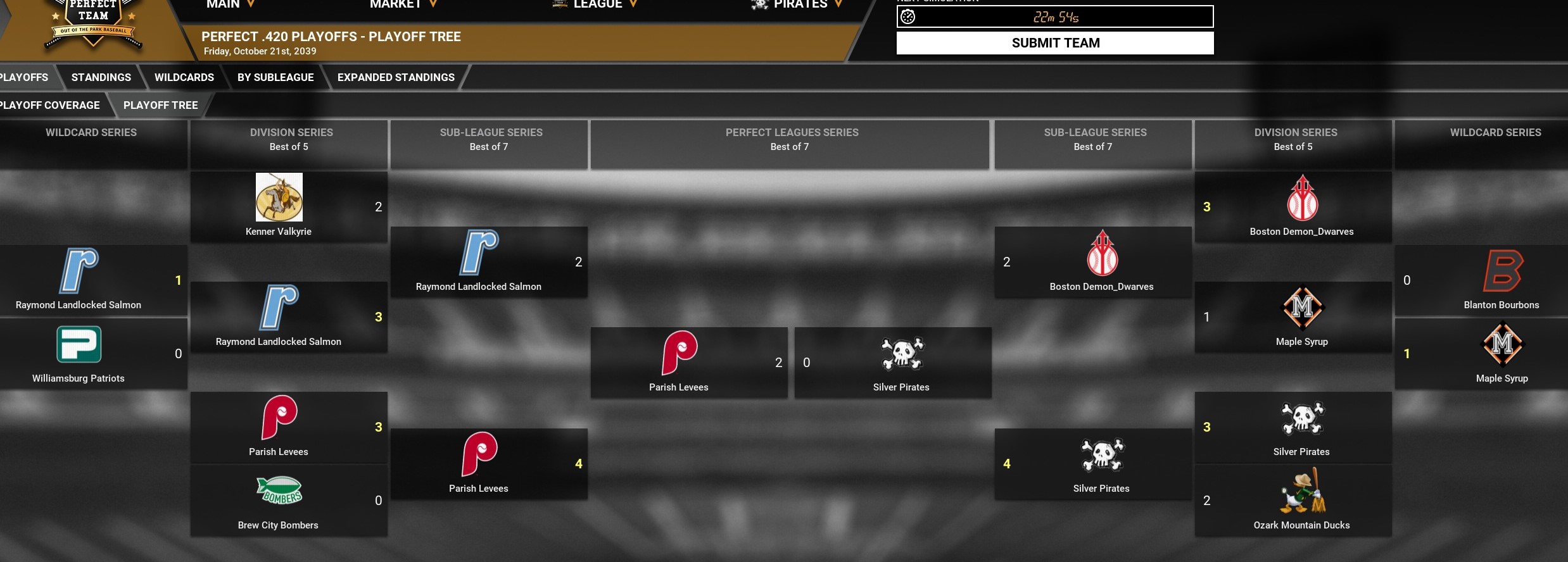Image resolution: width=1568 pixels, height=562 pixels.
Task: Open the Market dropdown menu
Action: click(403, 4)
